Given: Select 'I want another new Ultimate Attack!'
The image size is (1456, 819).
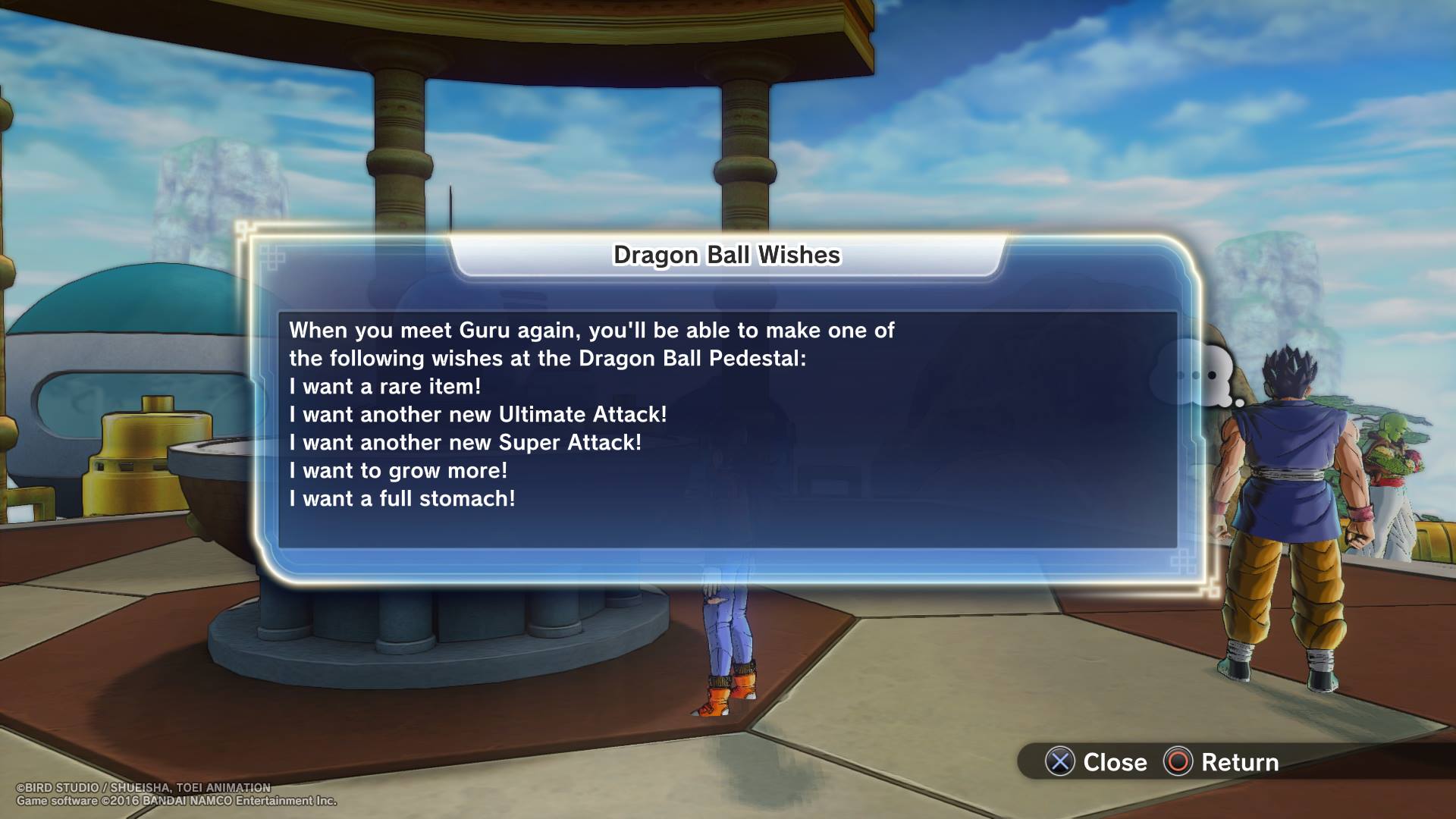Looking at the screenshot, I should click(477, 415).
